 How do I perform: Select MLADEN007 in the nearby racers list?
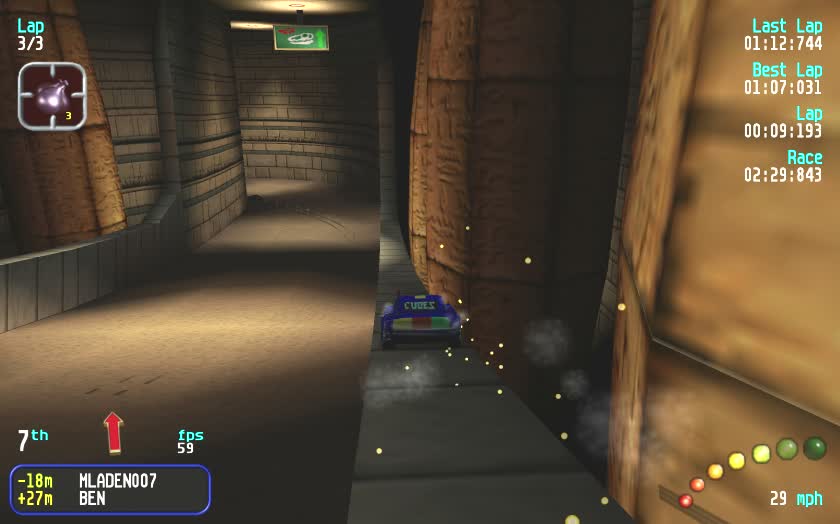(117, 481)
